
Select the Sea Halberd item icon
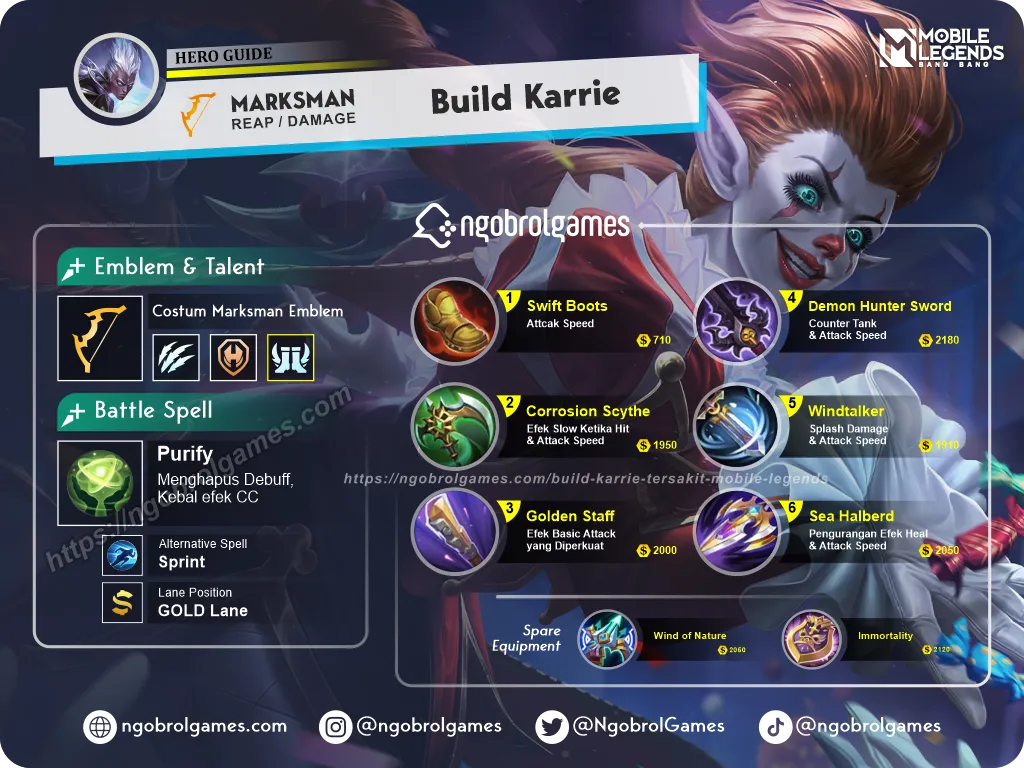[x=736, y=531]
